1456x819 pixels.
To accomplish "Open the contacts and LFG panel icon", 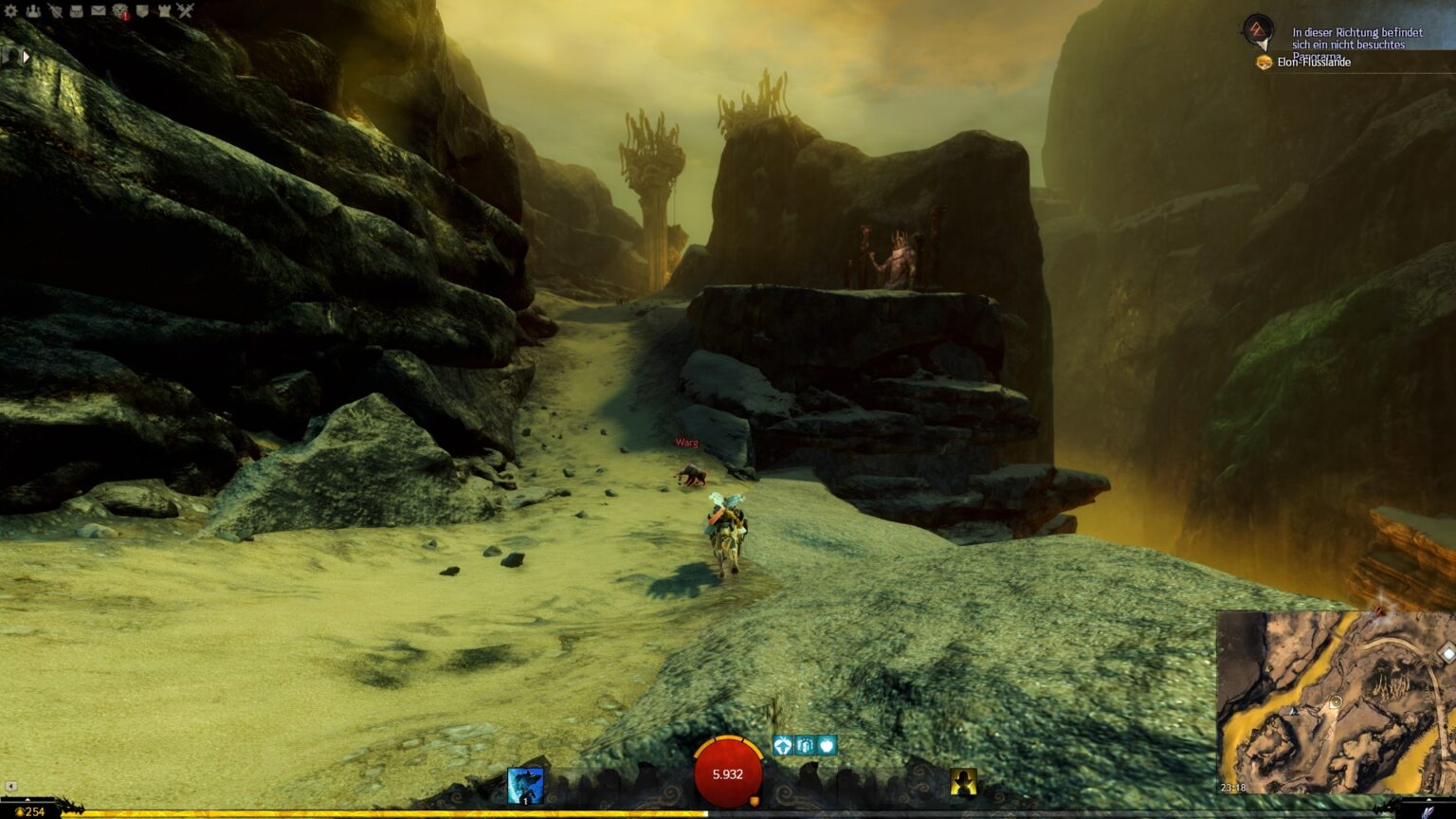I will (x=33, y=10).
